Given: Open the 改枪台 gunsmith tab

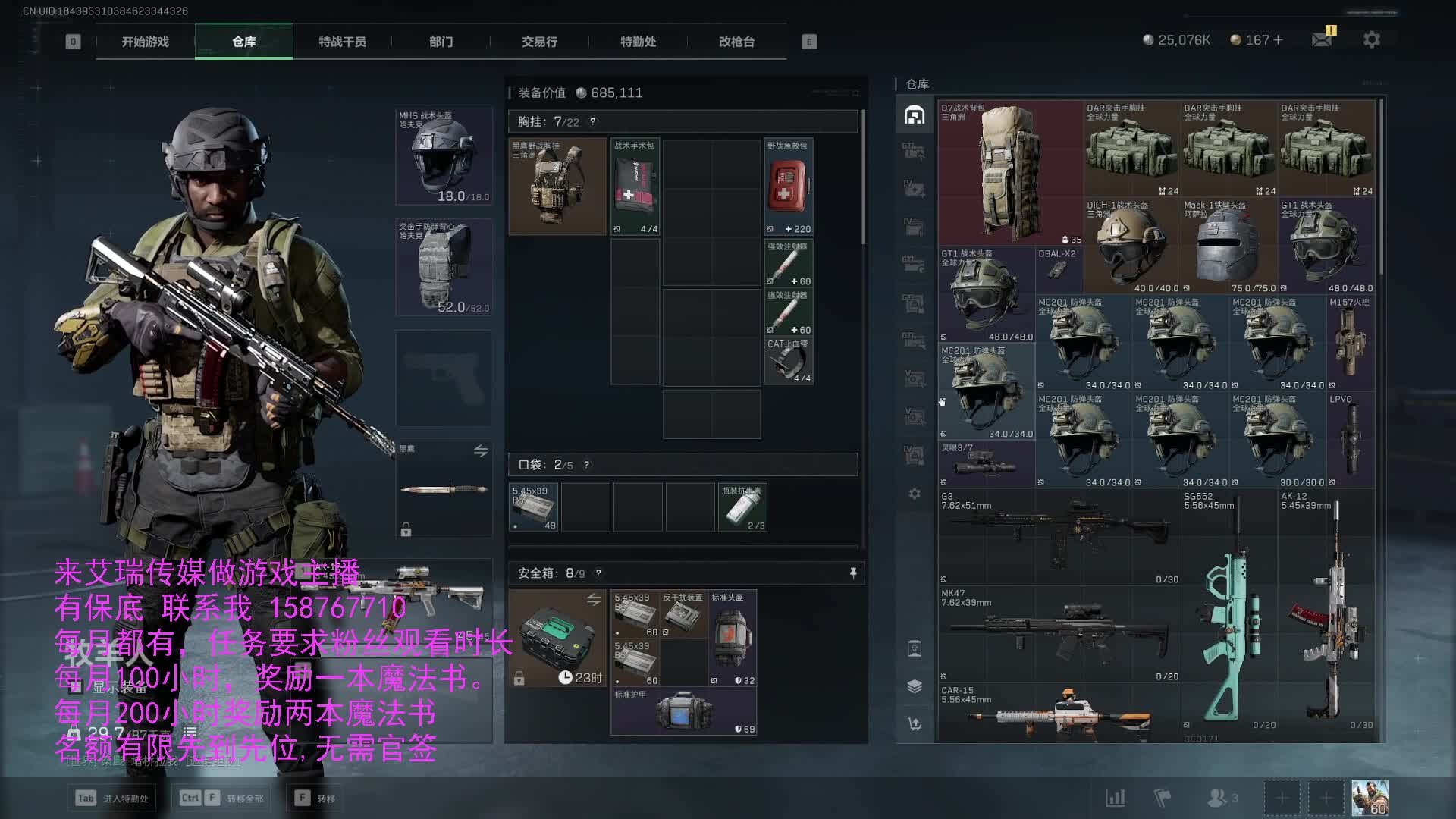Looking at the screenshot, I should (736, 42).
